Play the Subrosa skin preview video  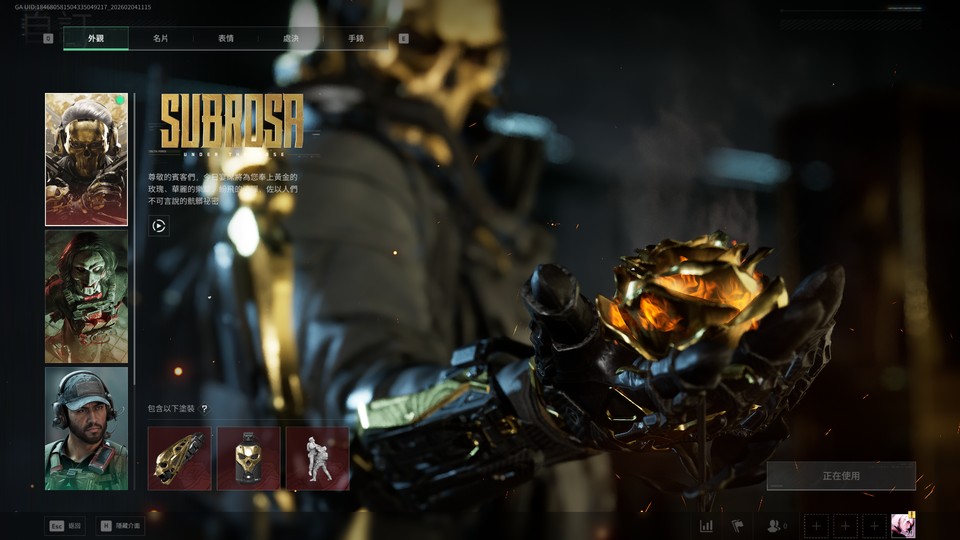coord(158,226)
